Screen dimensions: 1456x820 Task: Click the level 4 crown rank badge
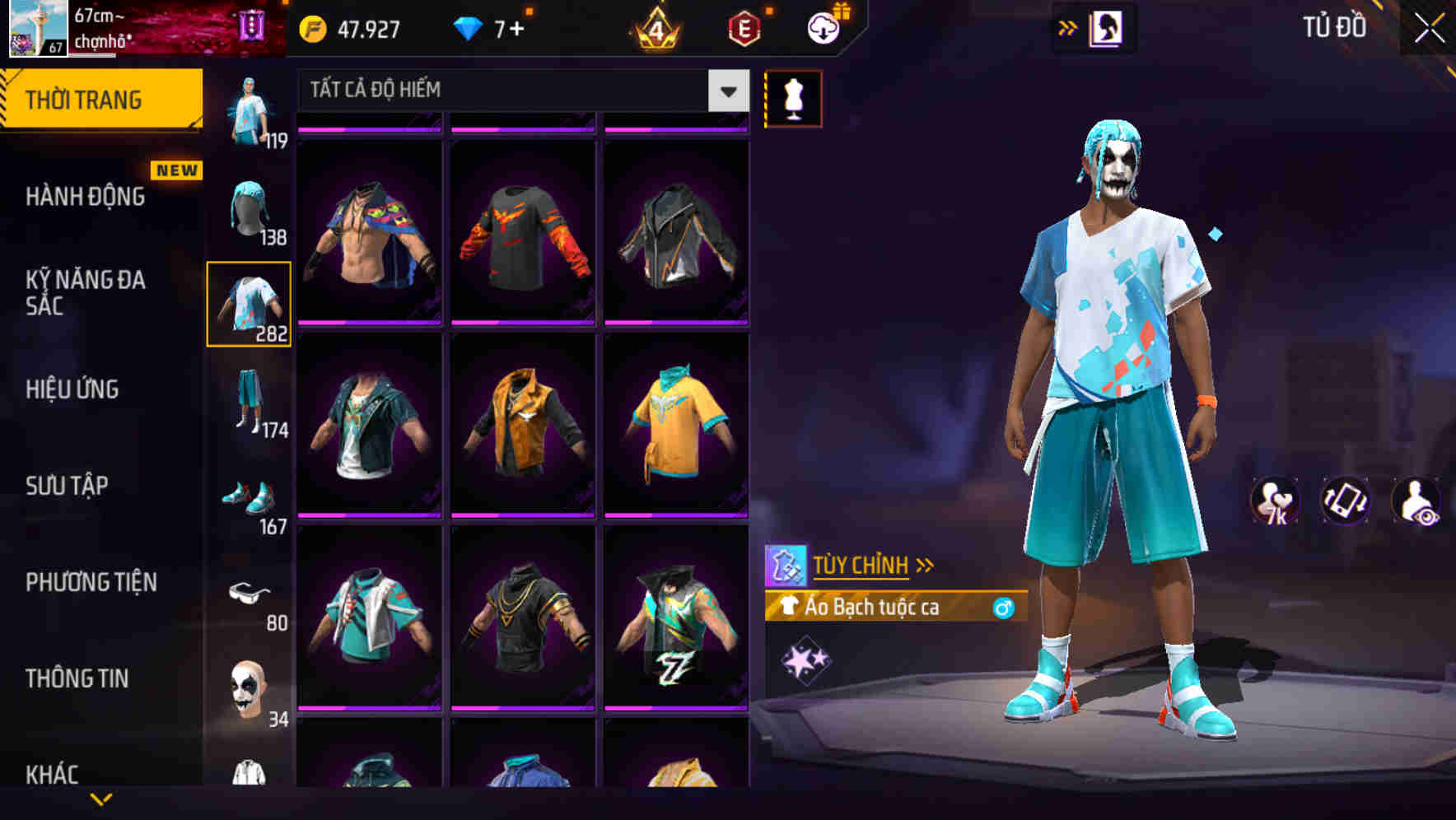655,27
